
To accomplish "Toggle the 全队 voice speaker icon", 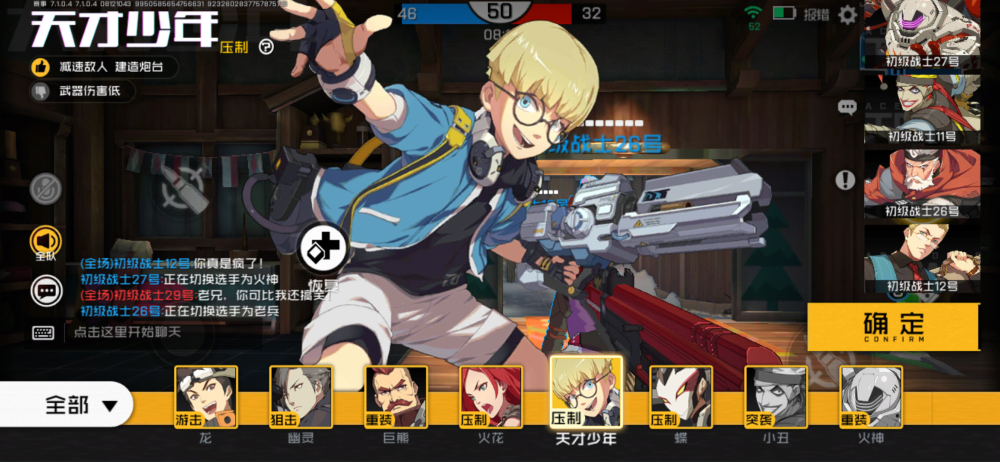I will (x=46, y=240).
